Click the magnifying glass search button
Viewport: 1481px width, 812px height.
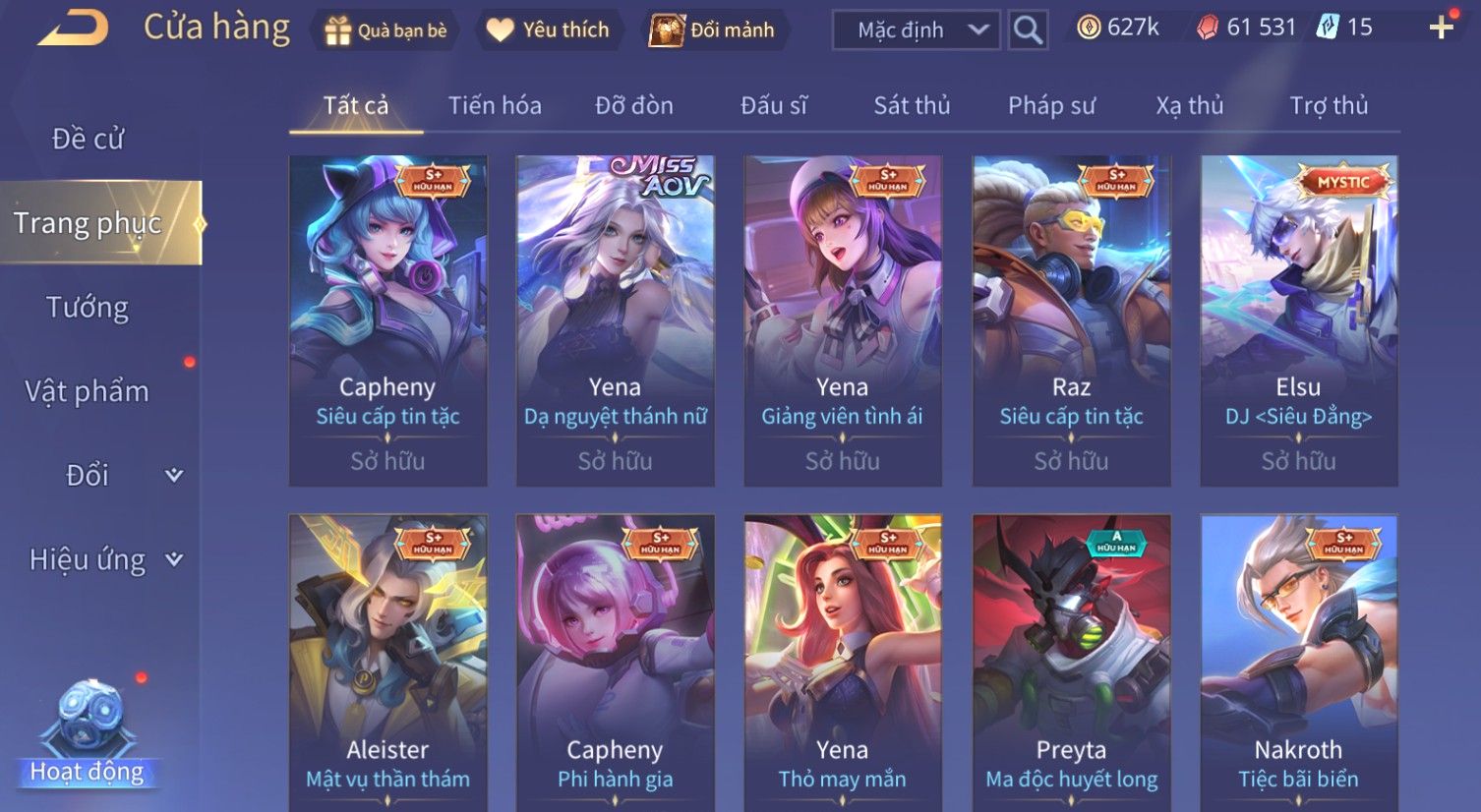(x=1028, y=30)
